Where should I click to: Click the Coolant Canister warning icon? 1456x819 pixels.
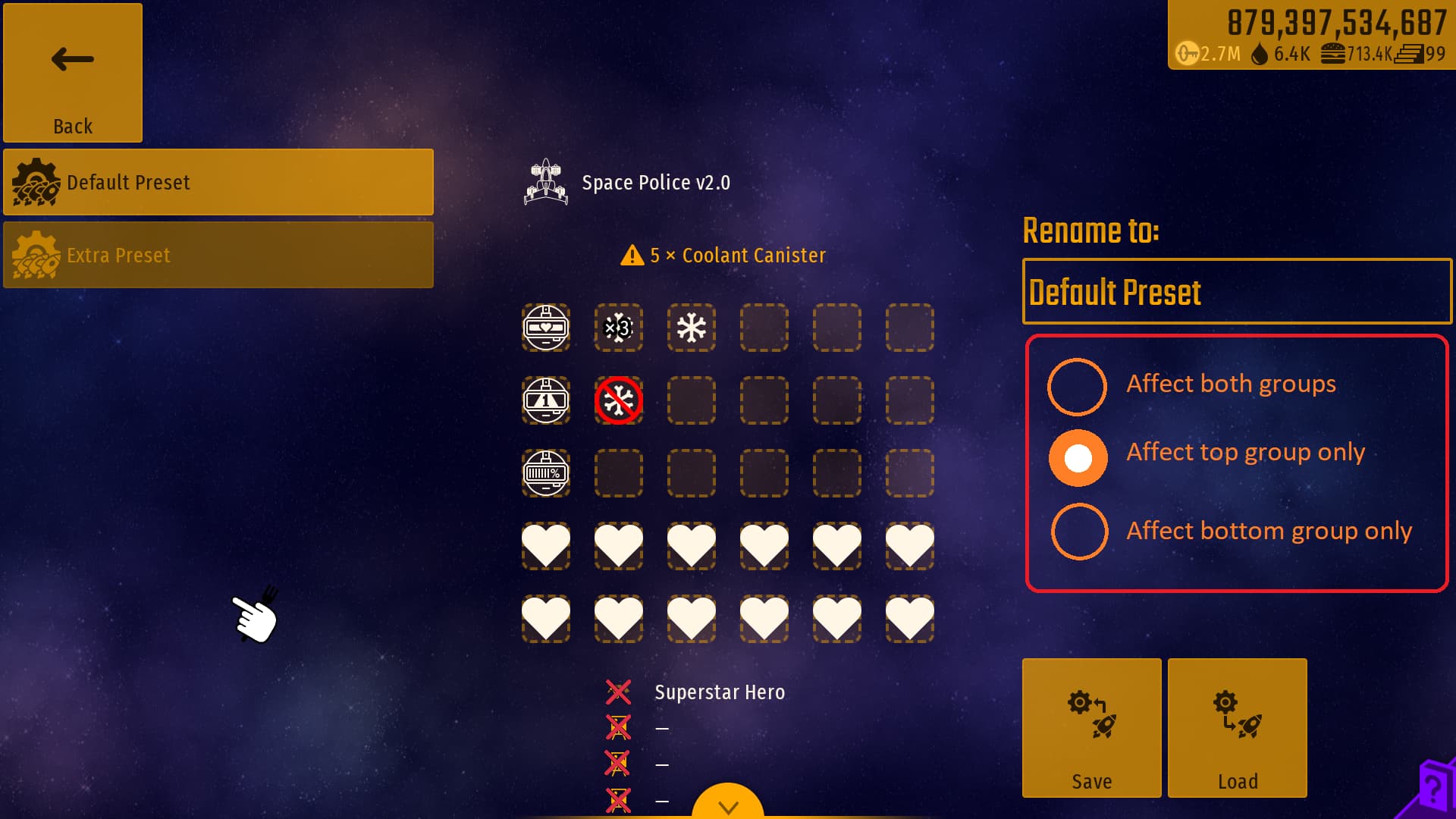tap(632, 256)
